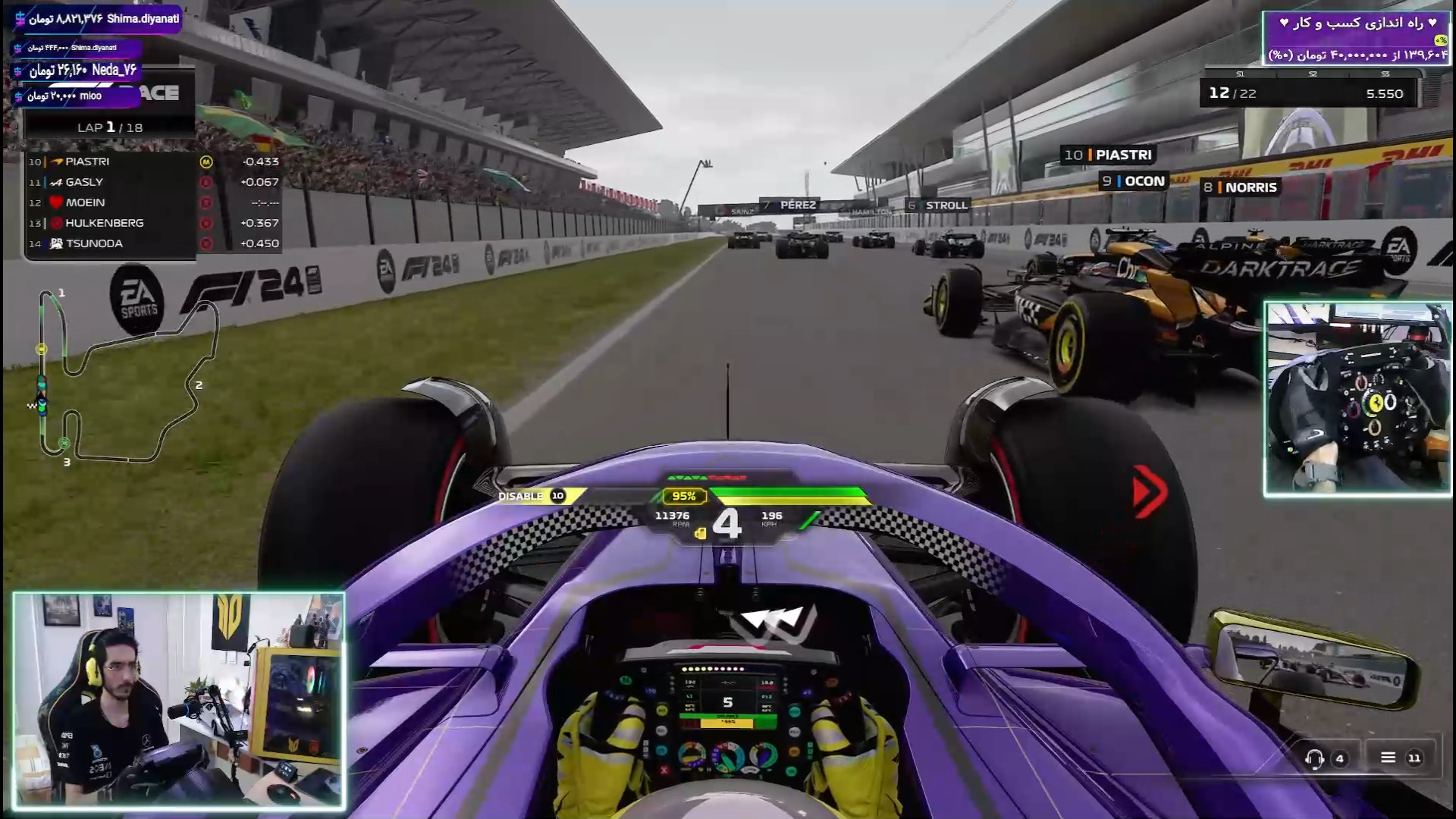Select HULKENBERG row in the timing tower
This screenshot has height=819, width=1456.
(x=152, y=223)
